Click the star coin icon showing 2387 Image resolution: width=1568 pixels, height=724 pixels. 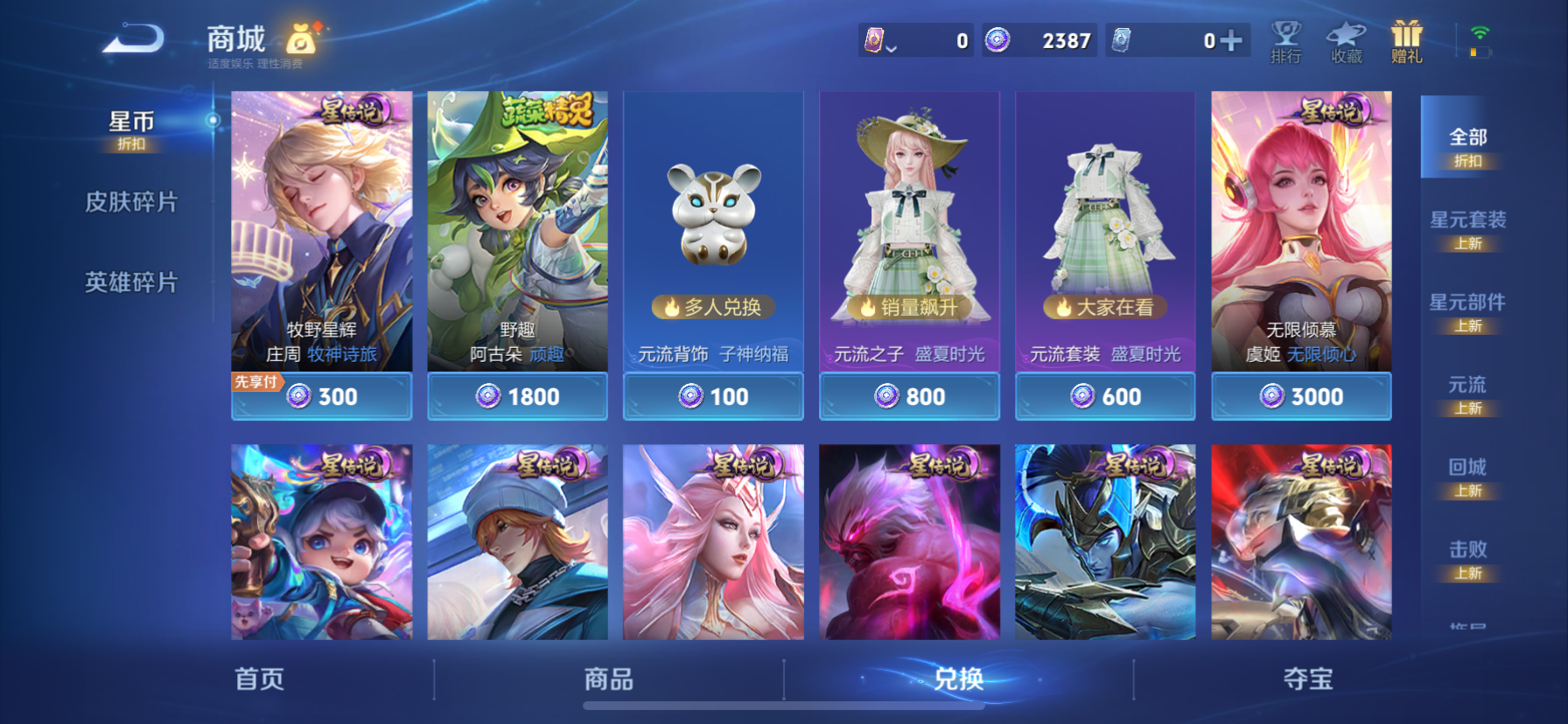997,40
